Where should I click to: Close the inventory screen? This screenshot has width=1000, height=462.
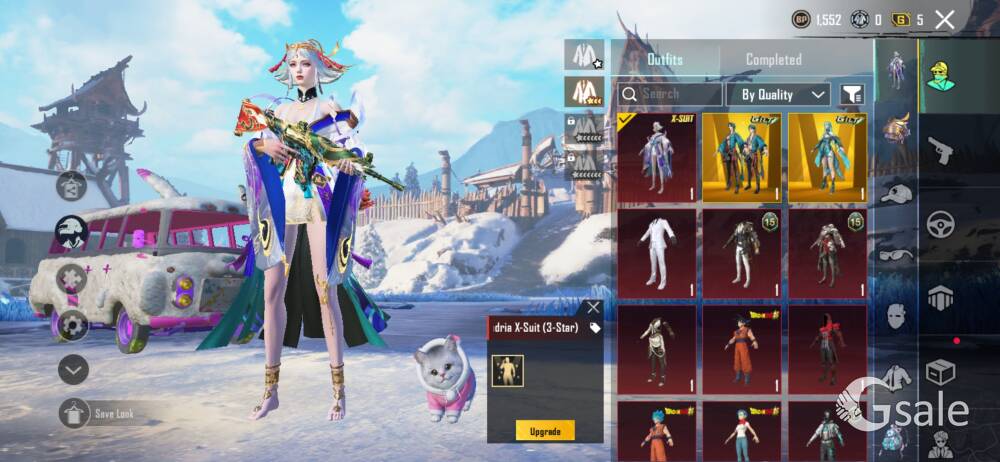coord(945,19)
